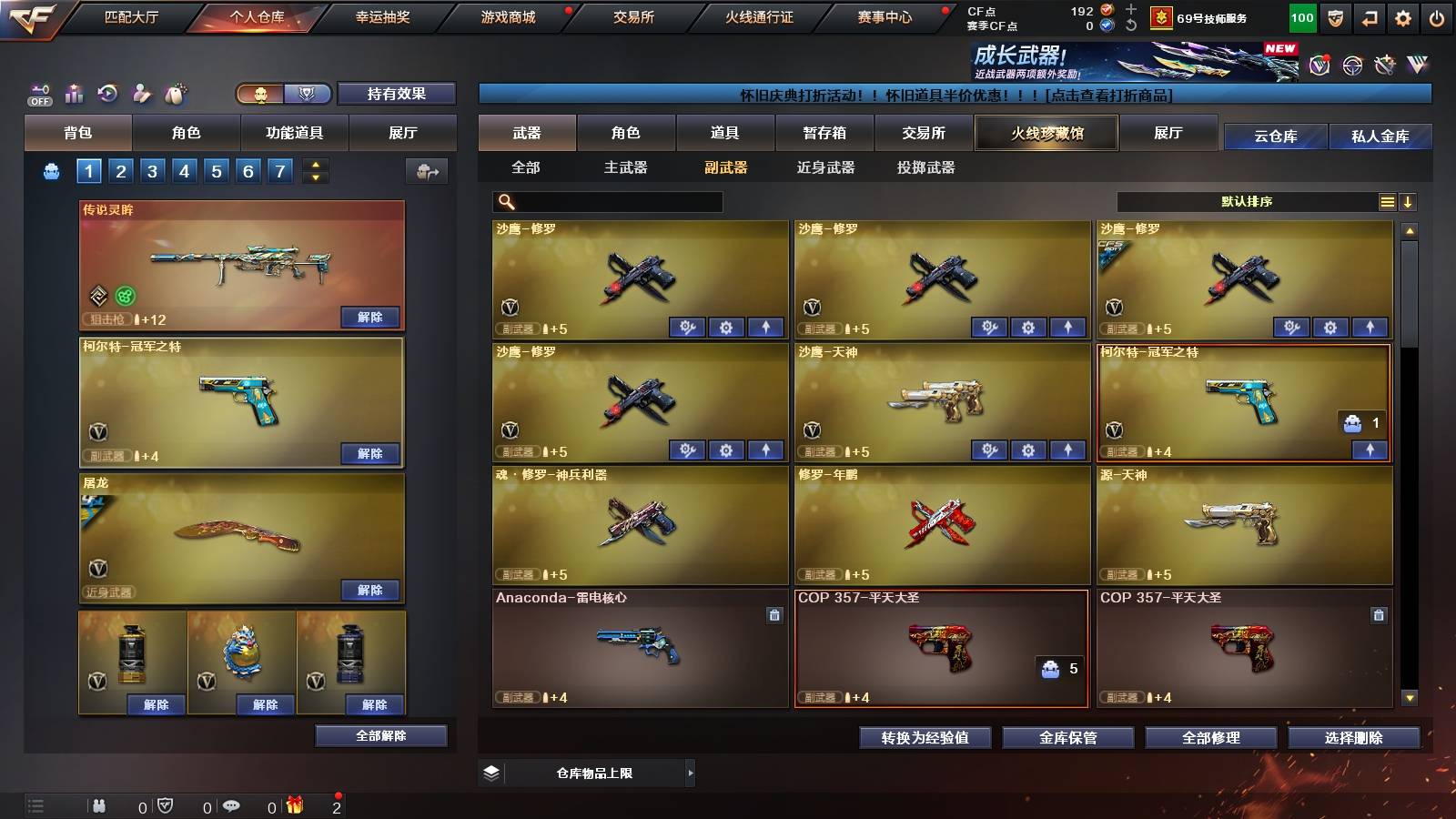Click the wrench repair icon on 沙鹰-修罗 card
Image resolution: width=1456 pixels, height=819 pixels.
click(689, 325)
